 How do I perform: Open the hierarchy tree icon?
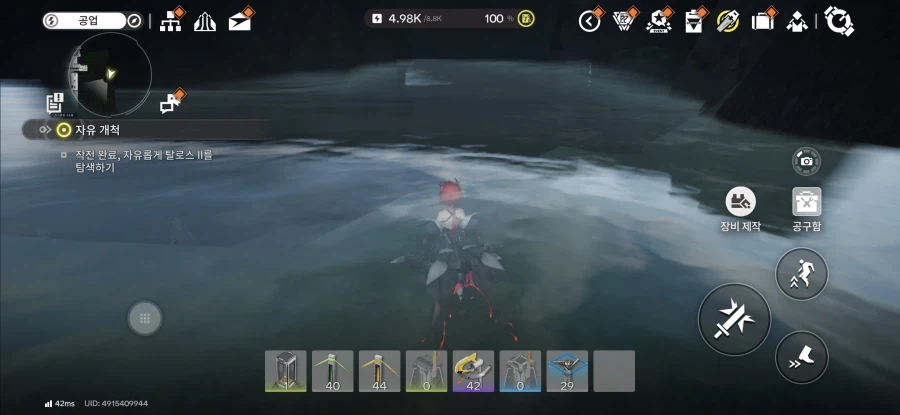click(x=170, y=20)
